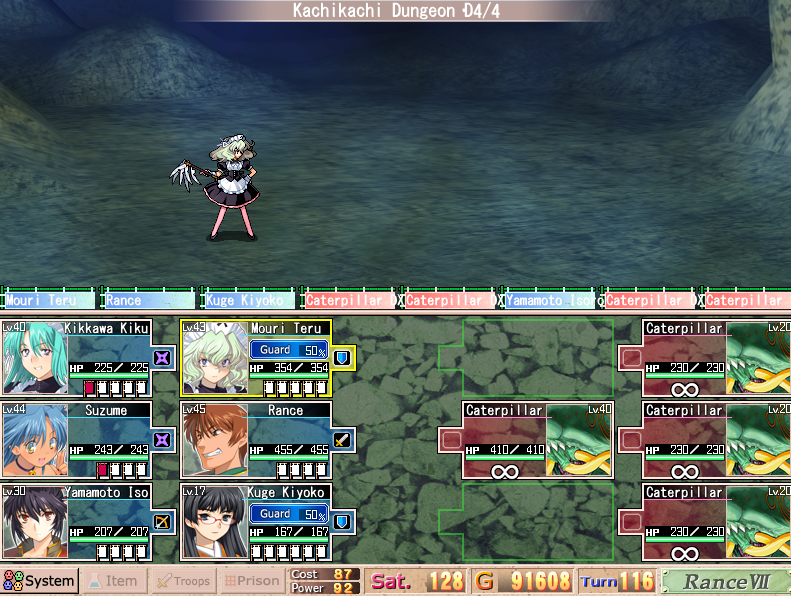791x596 pixels.
Task: Choose Mouri Teru's unit card
Action: click(x=255, y=357)
